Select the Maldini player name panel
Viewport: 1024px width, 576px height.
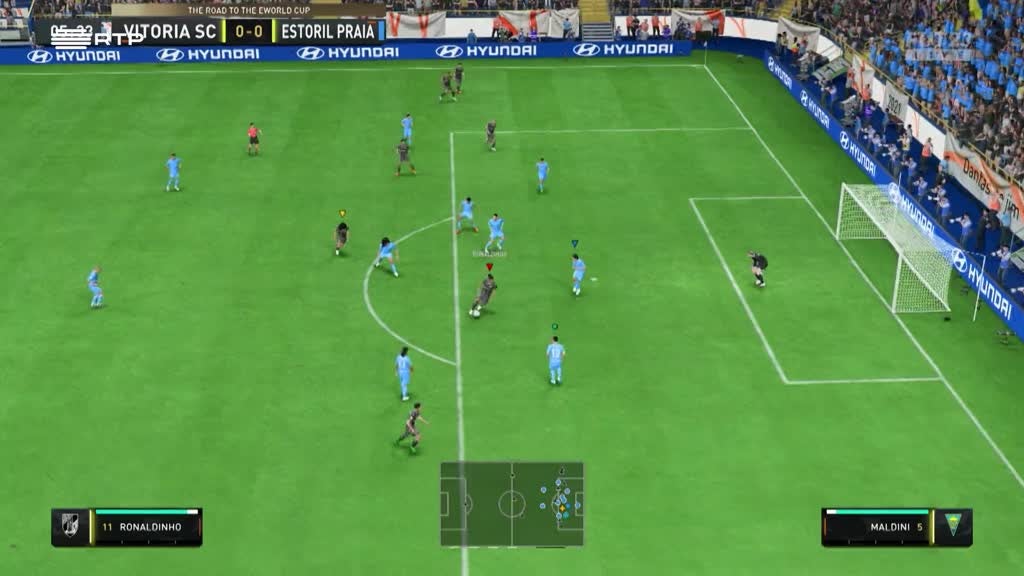[x=876, y=527]
